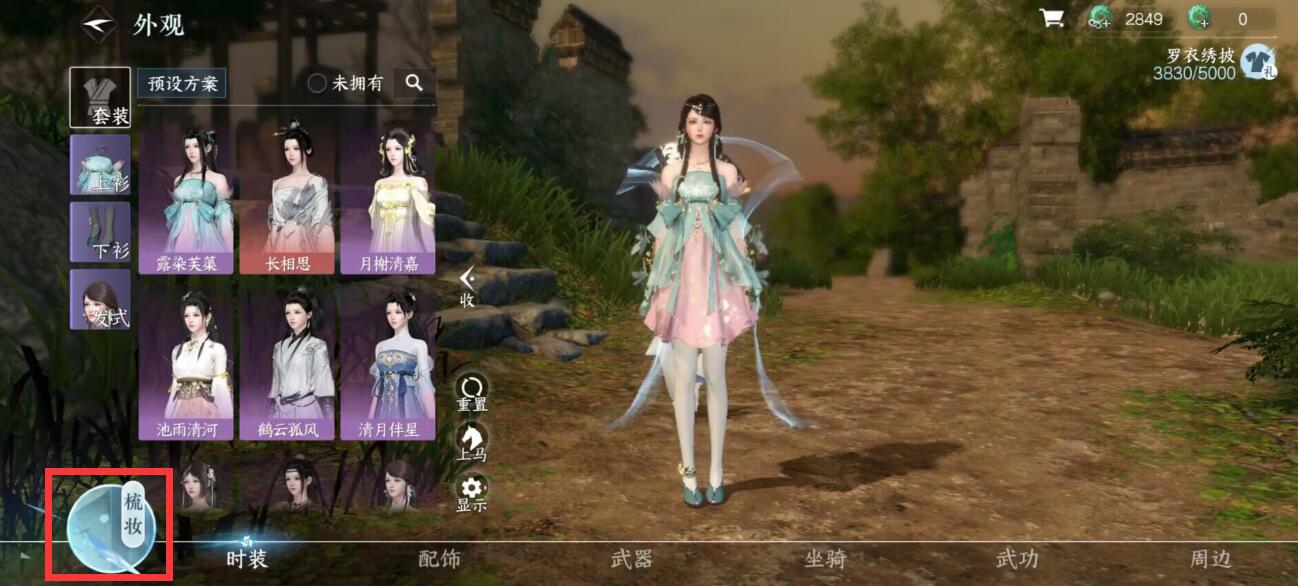This screenshot has width=1298, height=586.
Task: Choose the 鹤云孤风 outfit
Action: 287,365
